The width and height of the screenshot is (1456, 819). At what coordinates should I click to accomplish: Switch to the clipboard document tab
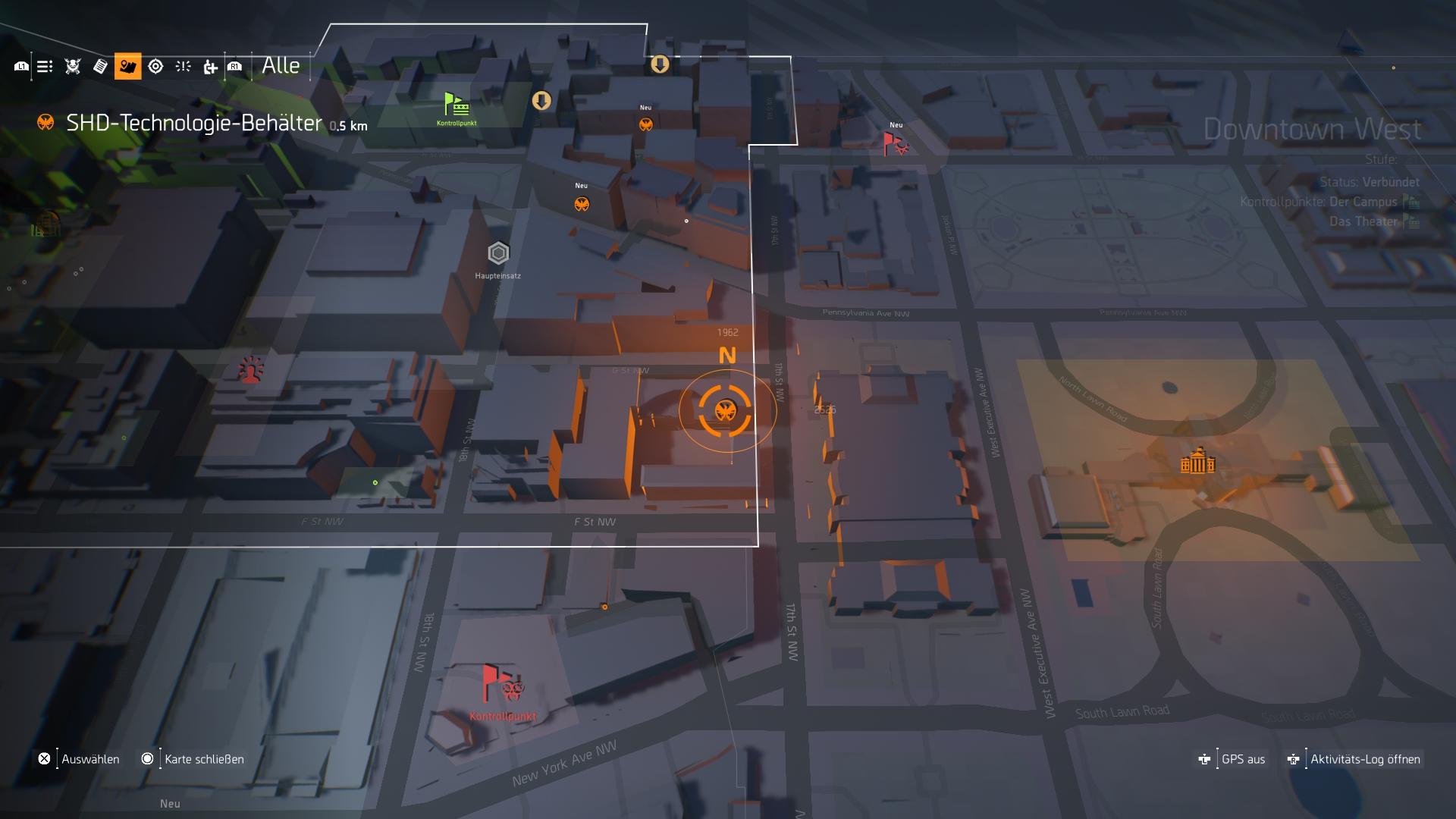pos(100,67)
